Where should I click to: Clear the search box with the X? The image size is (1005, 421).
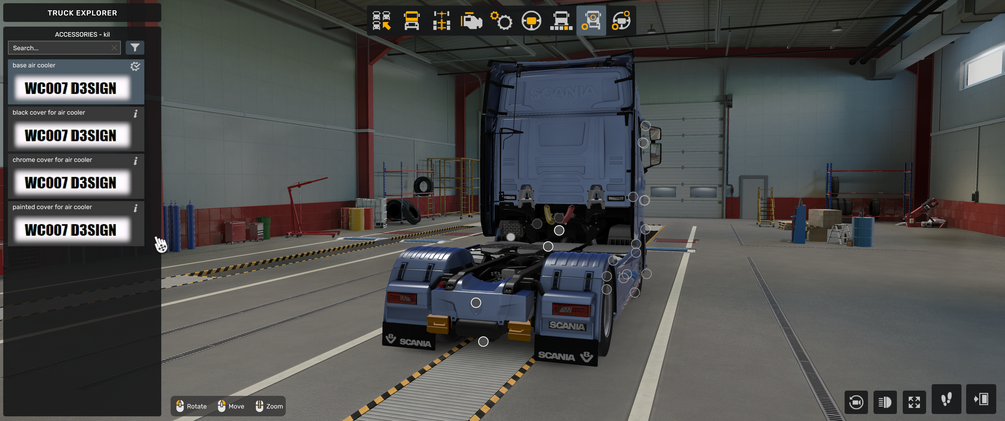(x=115, y=47)
